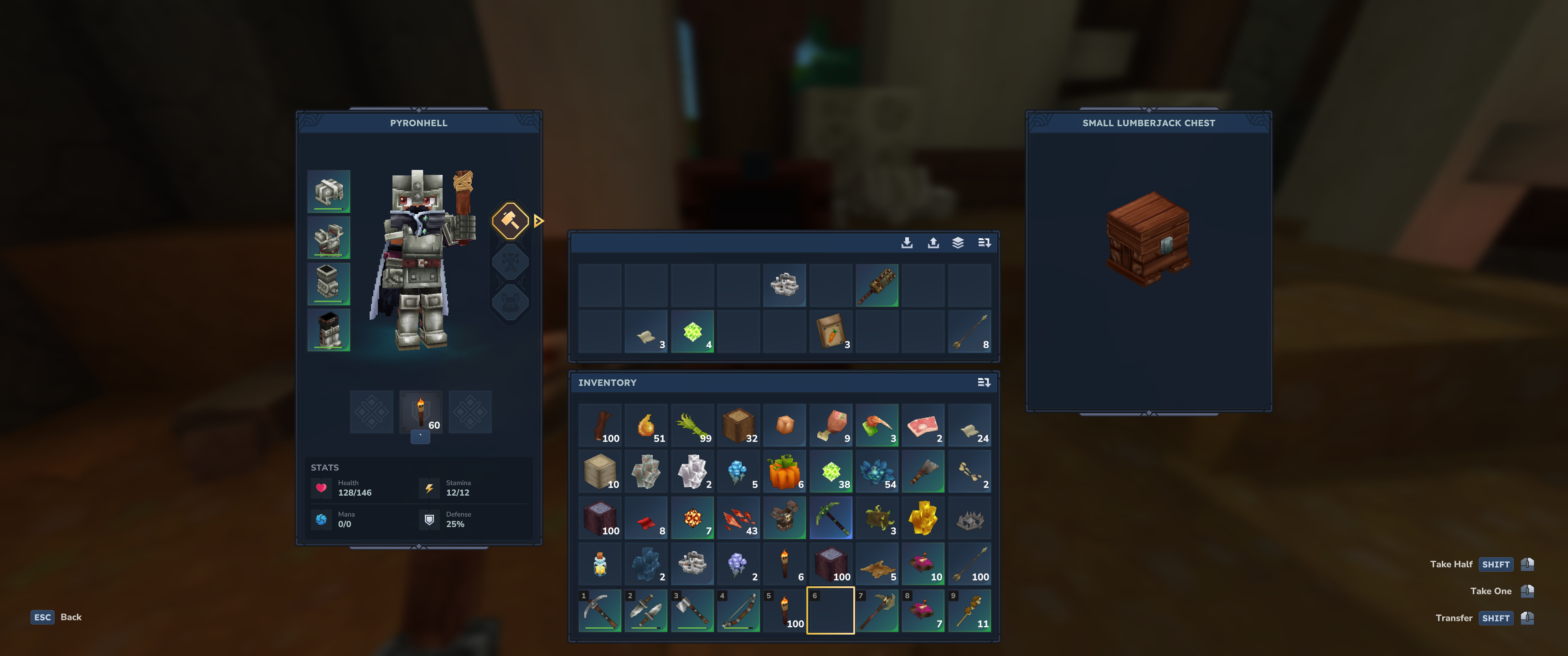Select the equipped boots armor slot
Image resolution: width=1568 pixels, height=656 pixels.
tap(329, 330)
